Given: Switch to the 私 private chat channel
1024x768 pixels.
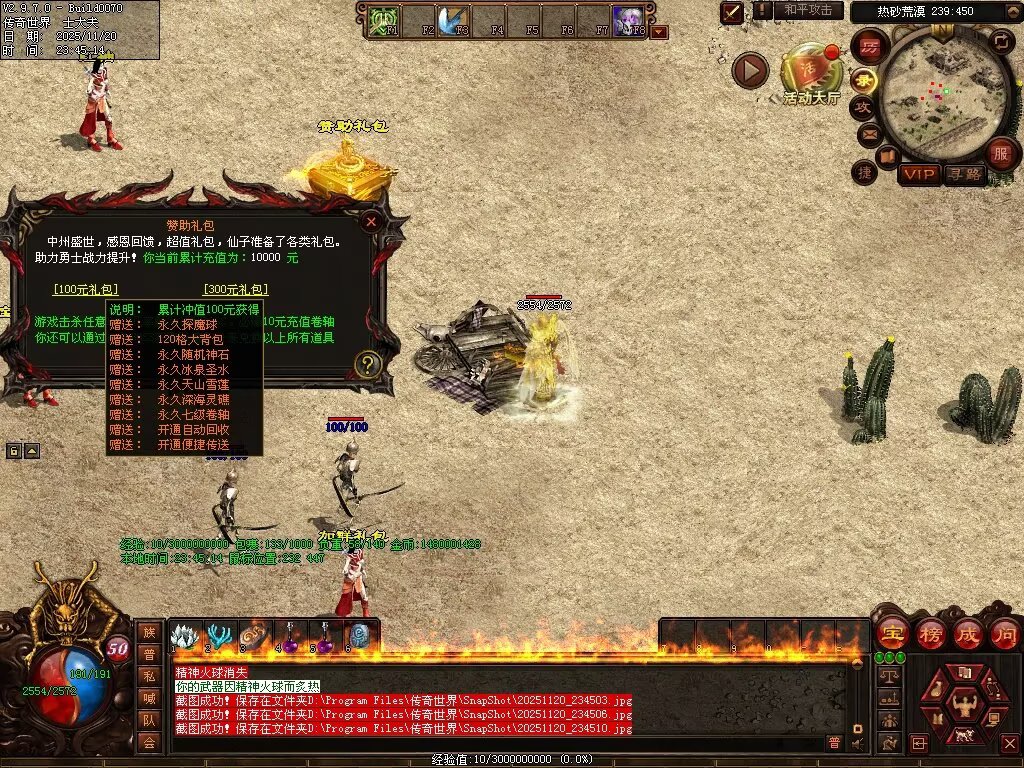Looking at the screenshot, I should pos(149,675).
